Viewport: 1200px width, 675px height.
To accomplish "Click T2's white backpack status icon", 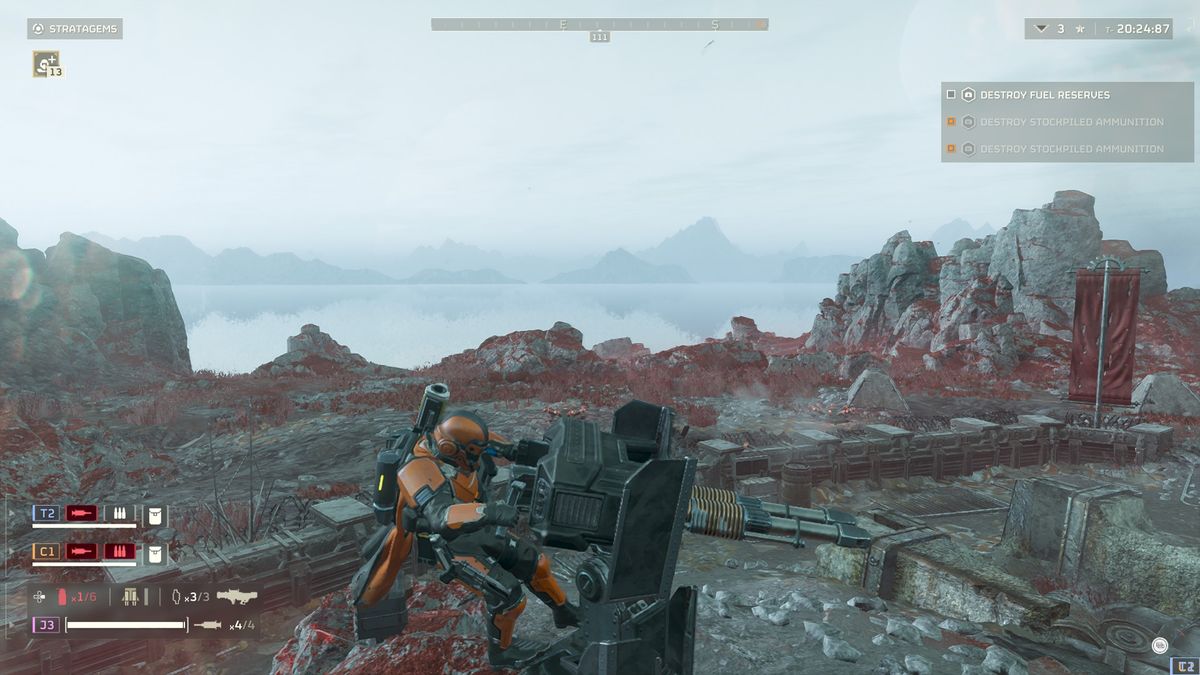I will pos(155,514).
